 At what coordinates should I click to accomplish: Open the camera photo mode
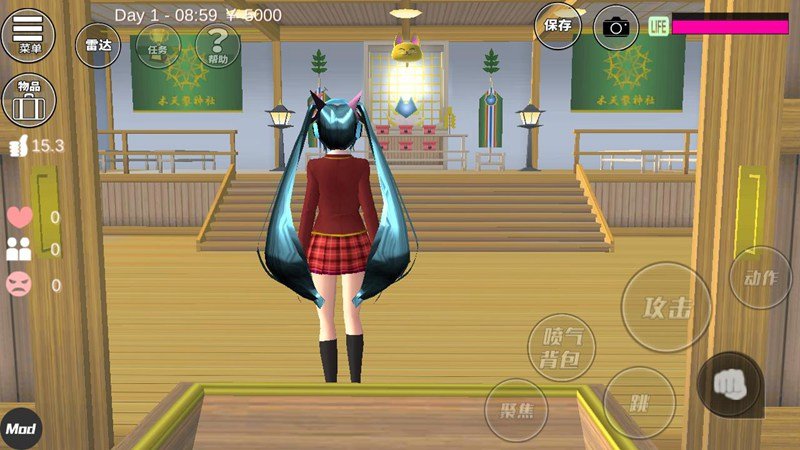(616, 27)
